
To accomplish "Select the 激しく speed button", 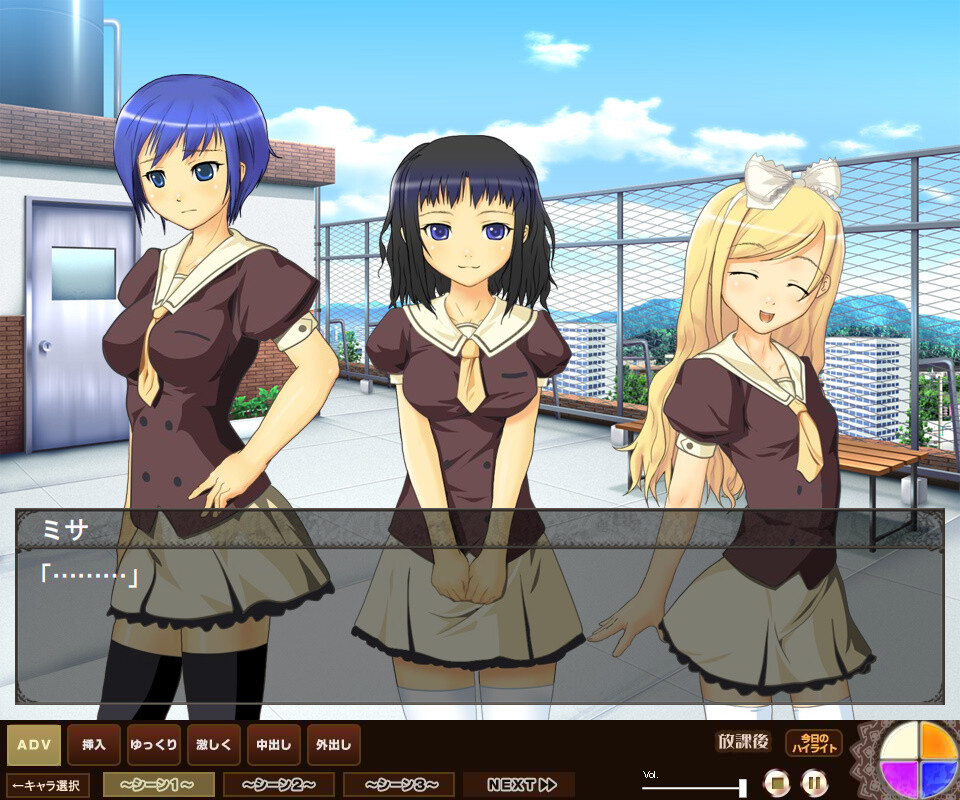I will [x=214, y=745].
